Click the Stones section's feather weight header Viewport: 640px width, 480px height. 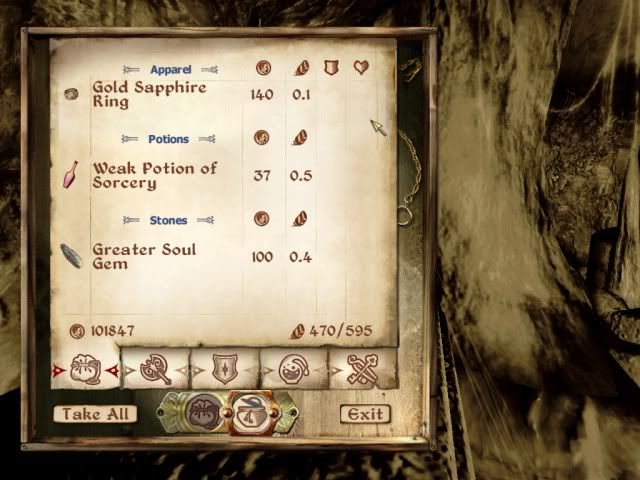pos(300,220)
